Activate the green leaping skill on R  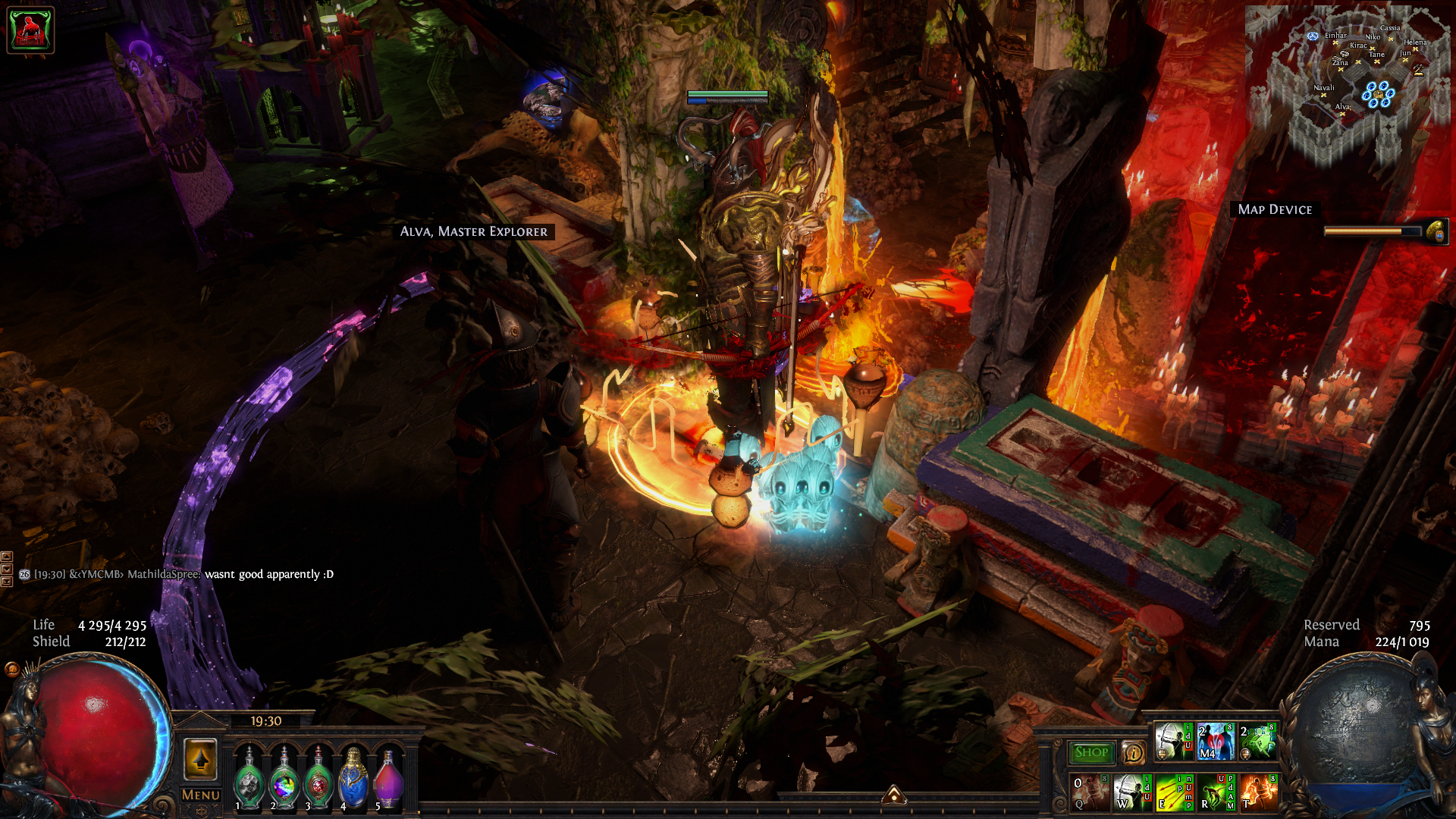click(1216, 792)
